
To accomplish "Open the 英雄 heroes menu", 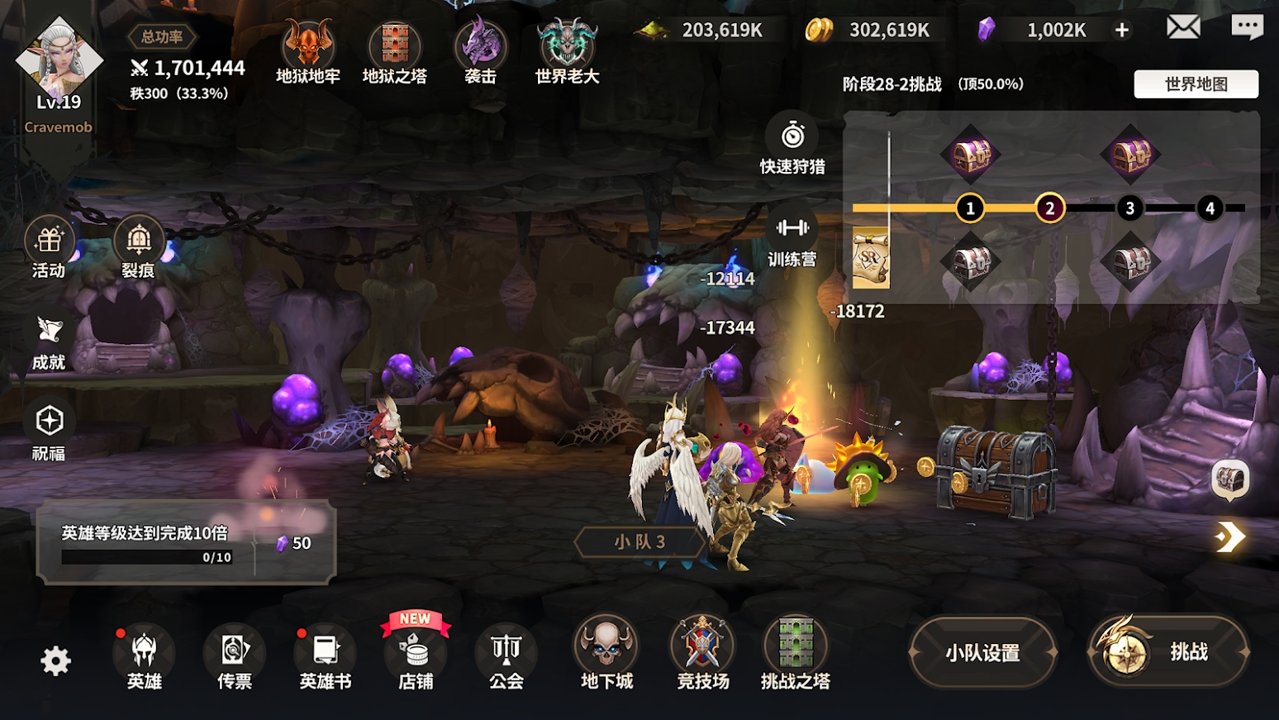I will (144, 655).
